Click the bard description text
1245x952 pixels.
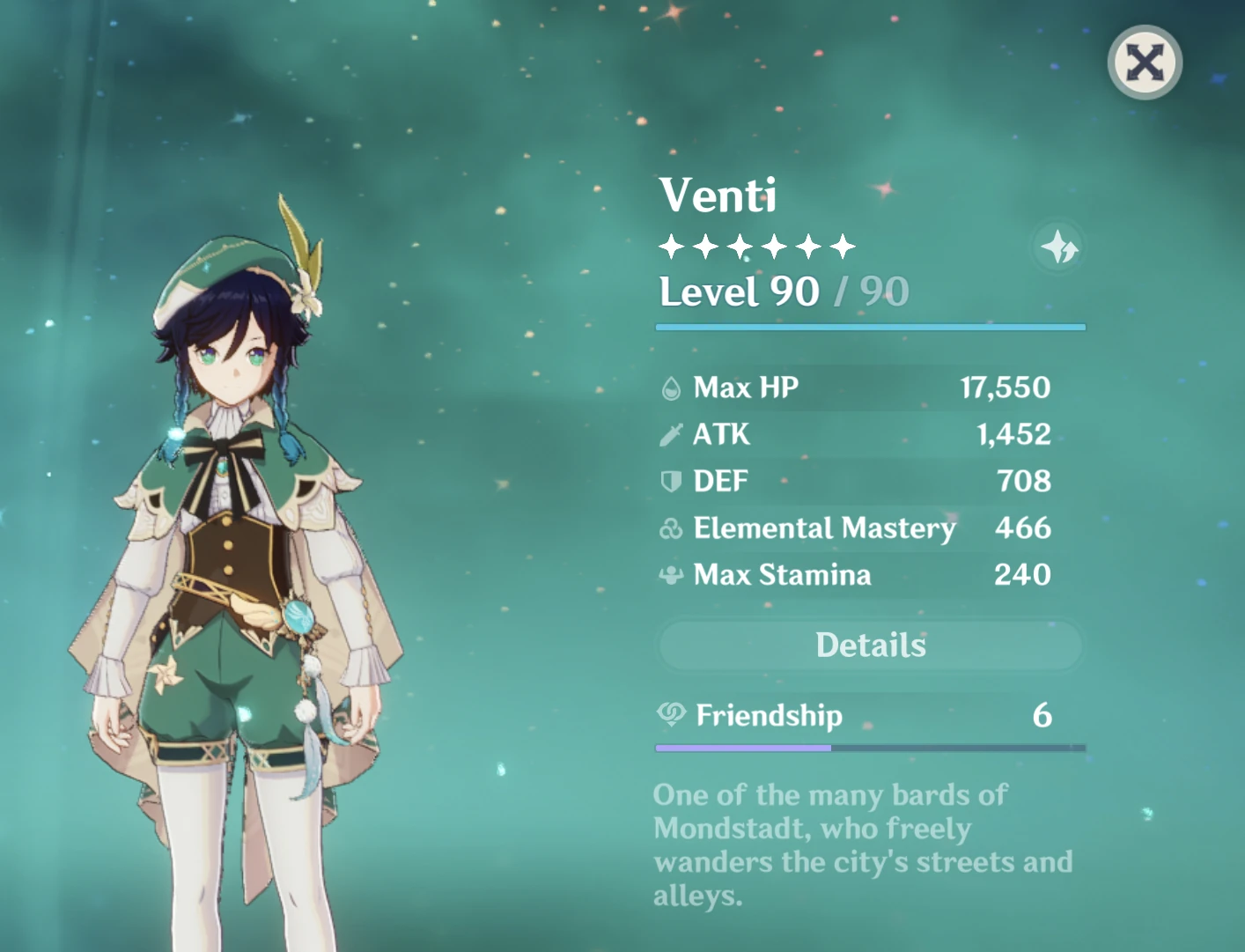point(863,844)
